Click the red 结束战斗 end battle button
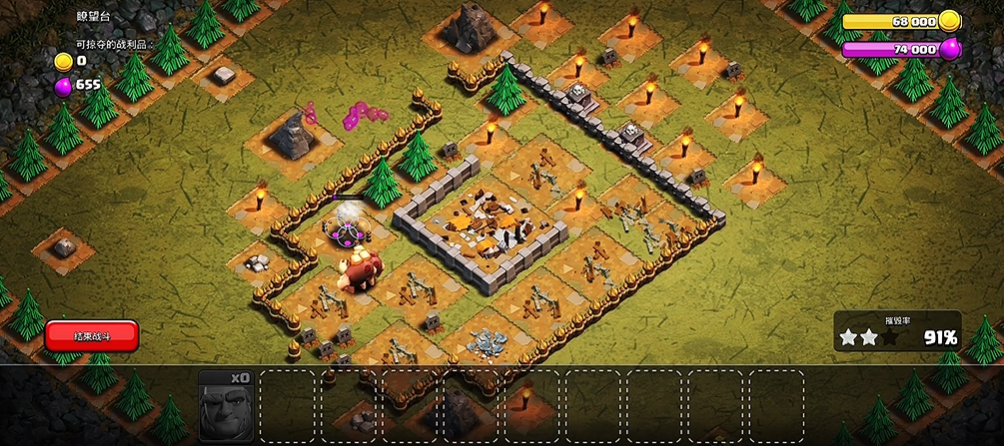Screen dimensions: 1004x446 coord(91,336)
